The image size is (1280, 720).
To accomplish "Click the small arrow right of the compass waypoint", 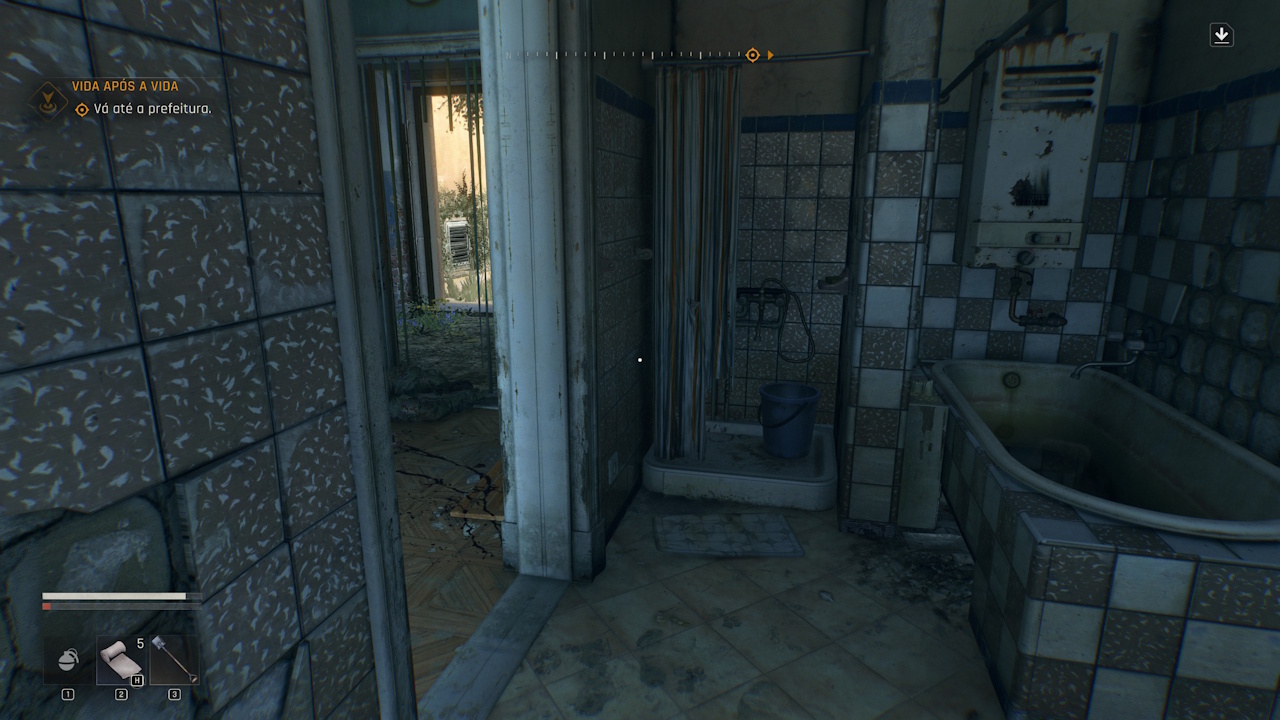I will 768,55.
